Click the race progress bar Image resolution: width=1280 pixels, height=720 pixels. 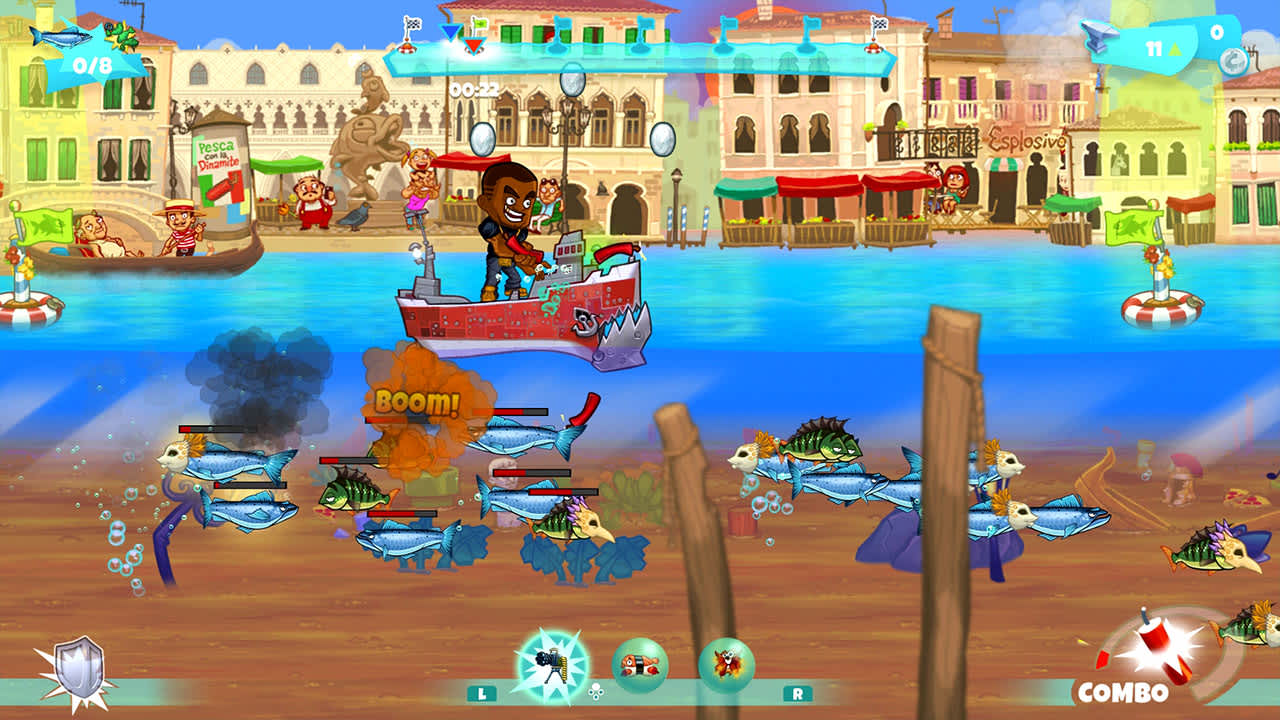[x=650, y=58]
